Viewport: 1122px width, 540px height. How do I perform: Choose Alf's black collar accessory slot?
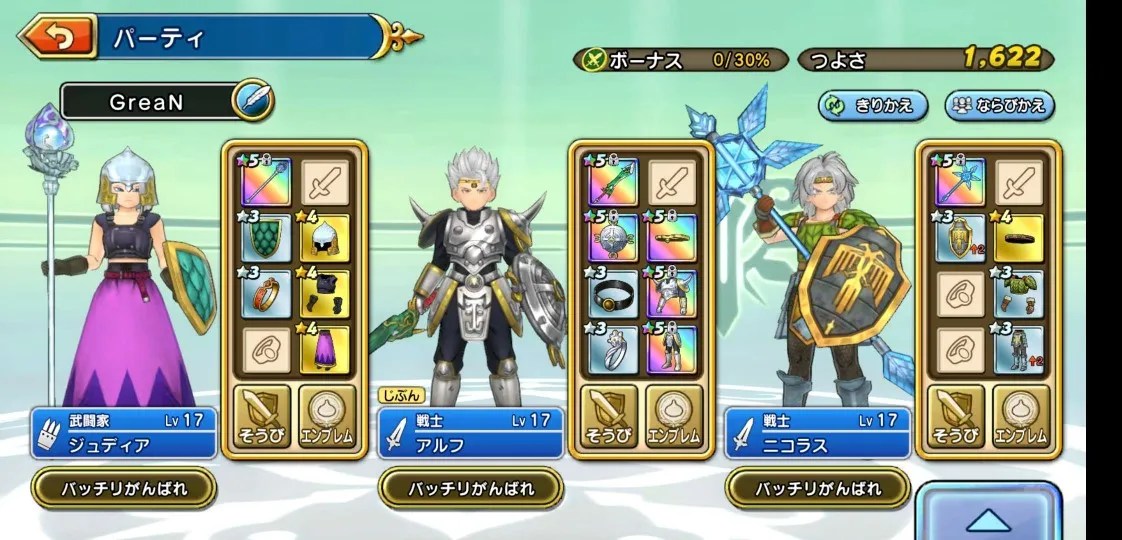click(613, 293)
